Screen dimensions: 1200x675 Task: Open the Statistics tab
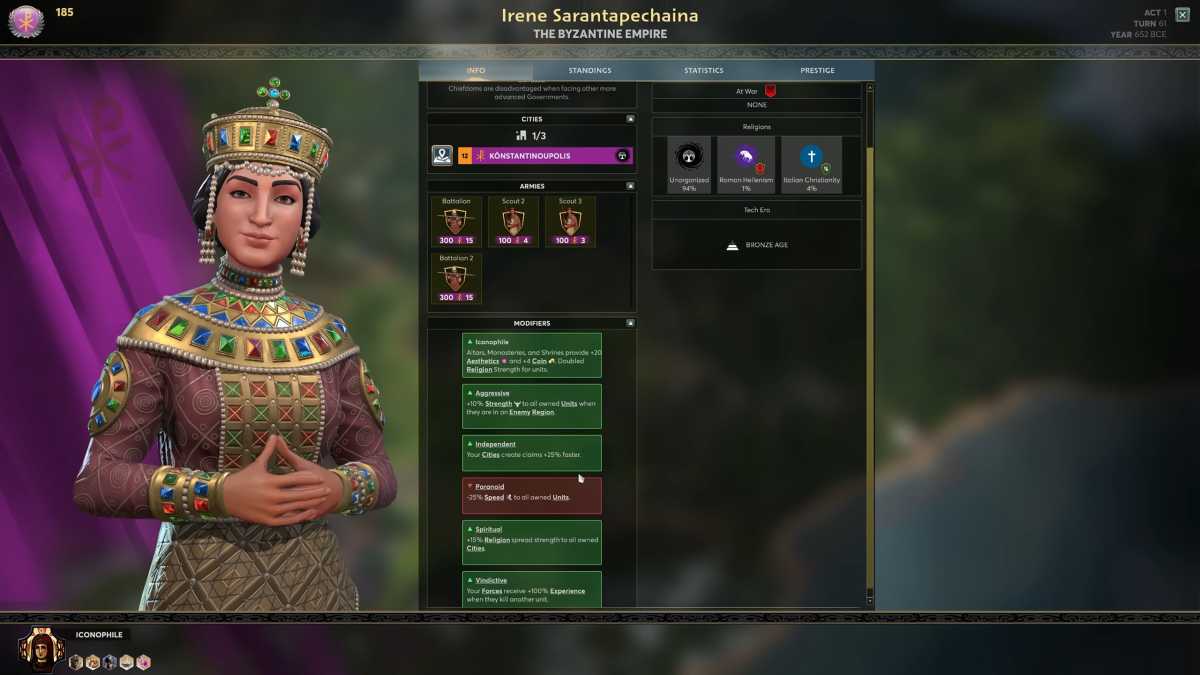[703, 71]
